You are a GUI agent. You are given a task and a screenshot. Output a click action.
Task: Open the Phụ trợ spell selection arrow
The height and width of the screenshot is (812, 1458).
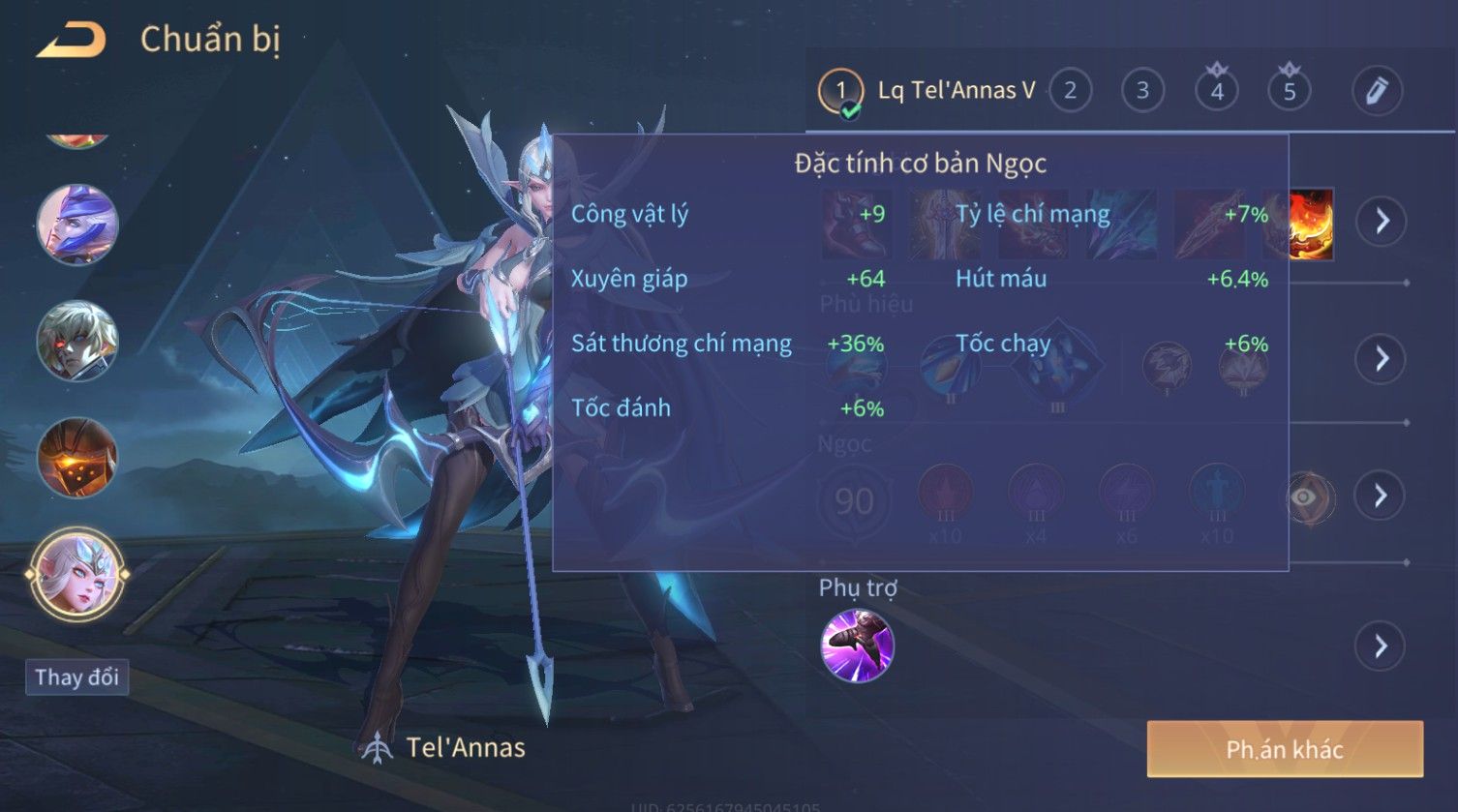(x=1381, y=646)
